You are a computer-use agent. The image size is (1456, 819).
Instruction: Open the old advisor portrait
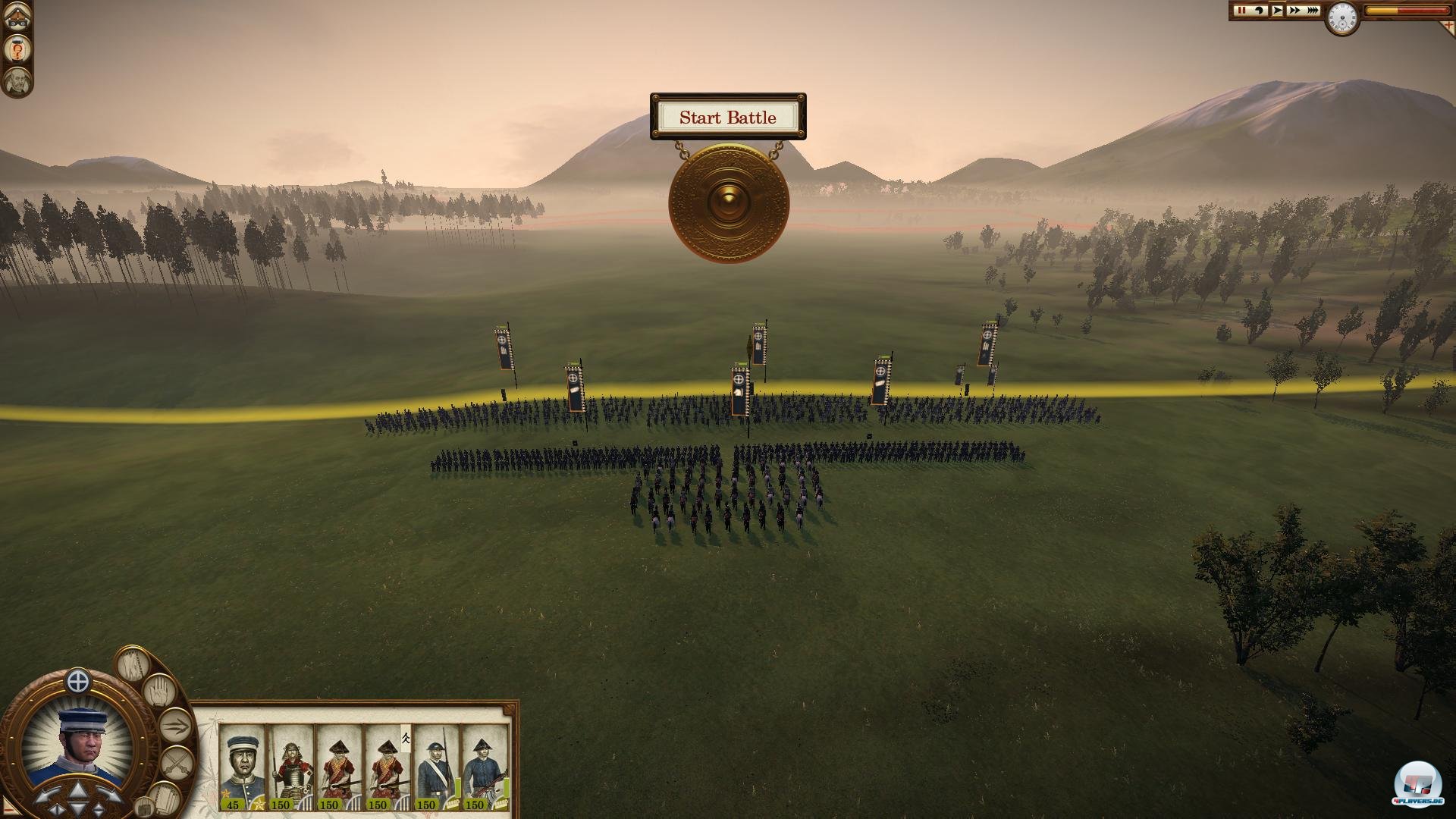[17, 82]
